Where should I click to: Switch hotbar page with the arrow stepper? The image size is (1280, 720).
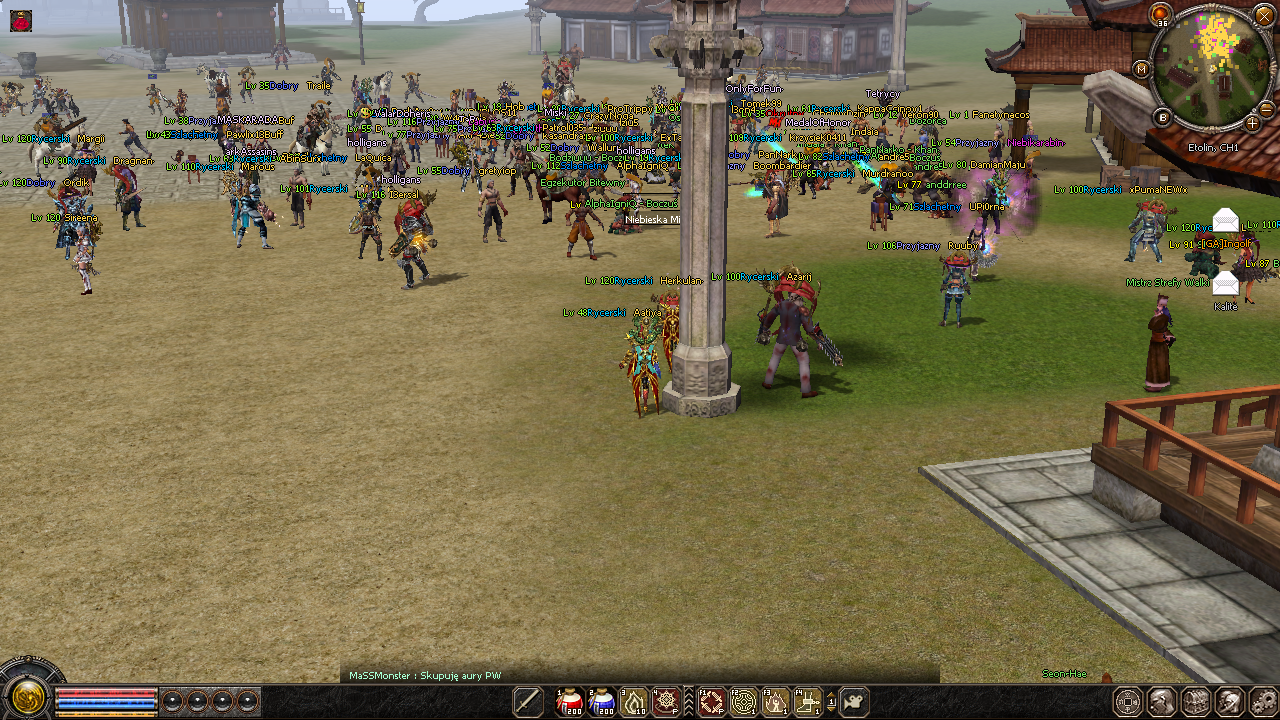click(x=832, y=702)
